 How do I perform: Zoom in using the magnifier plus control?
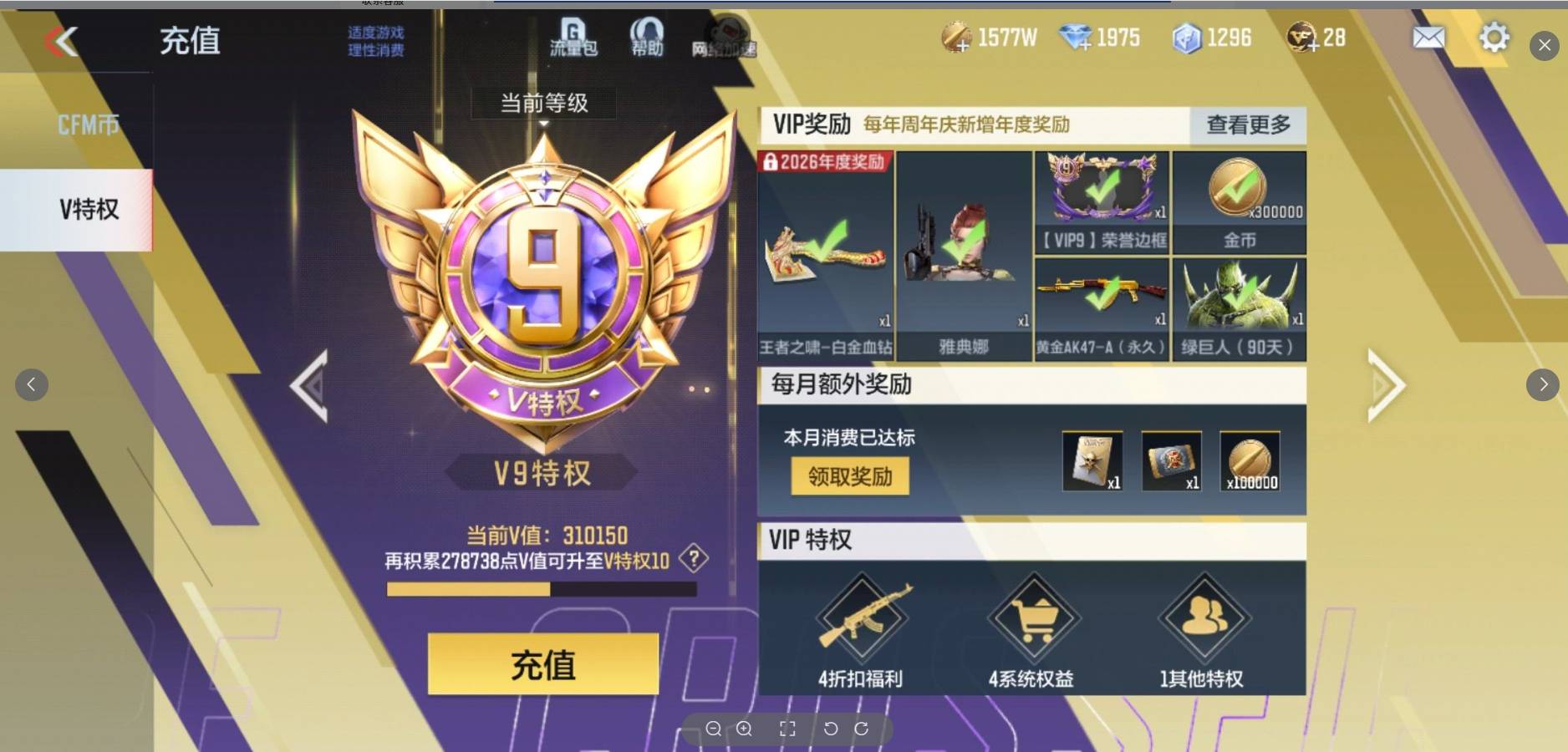tap(745, 729)
